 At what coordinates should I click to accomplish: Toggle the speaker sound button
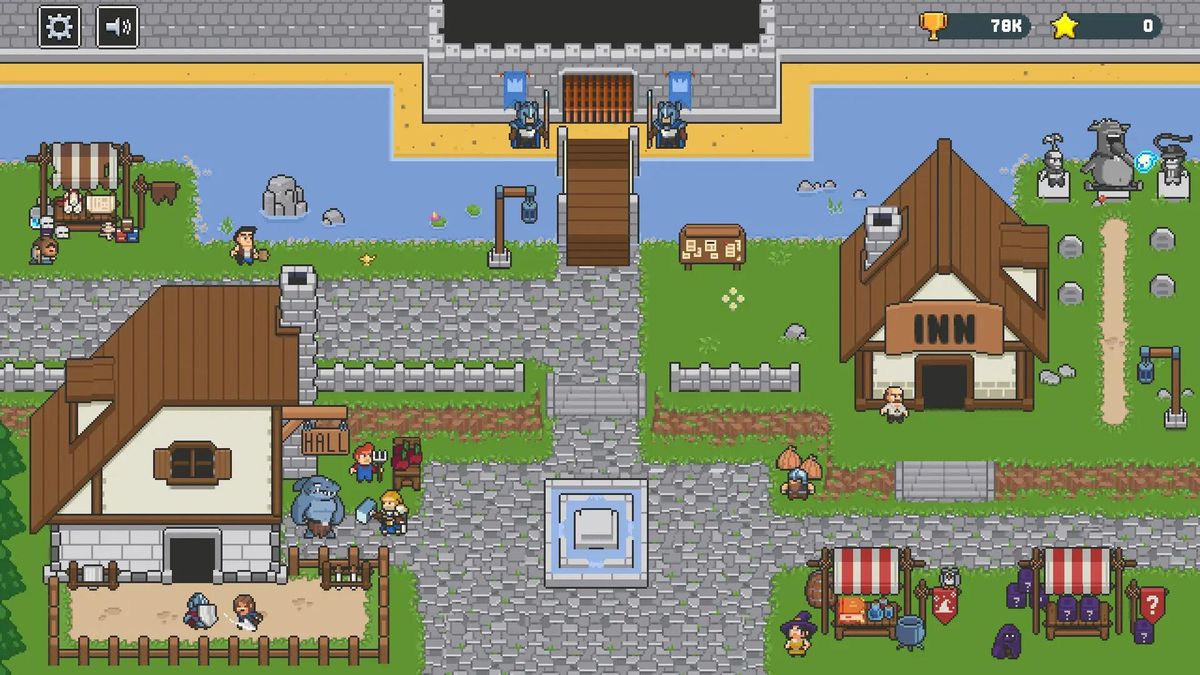(x=117, y=27)
